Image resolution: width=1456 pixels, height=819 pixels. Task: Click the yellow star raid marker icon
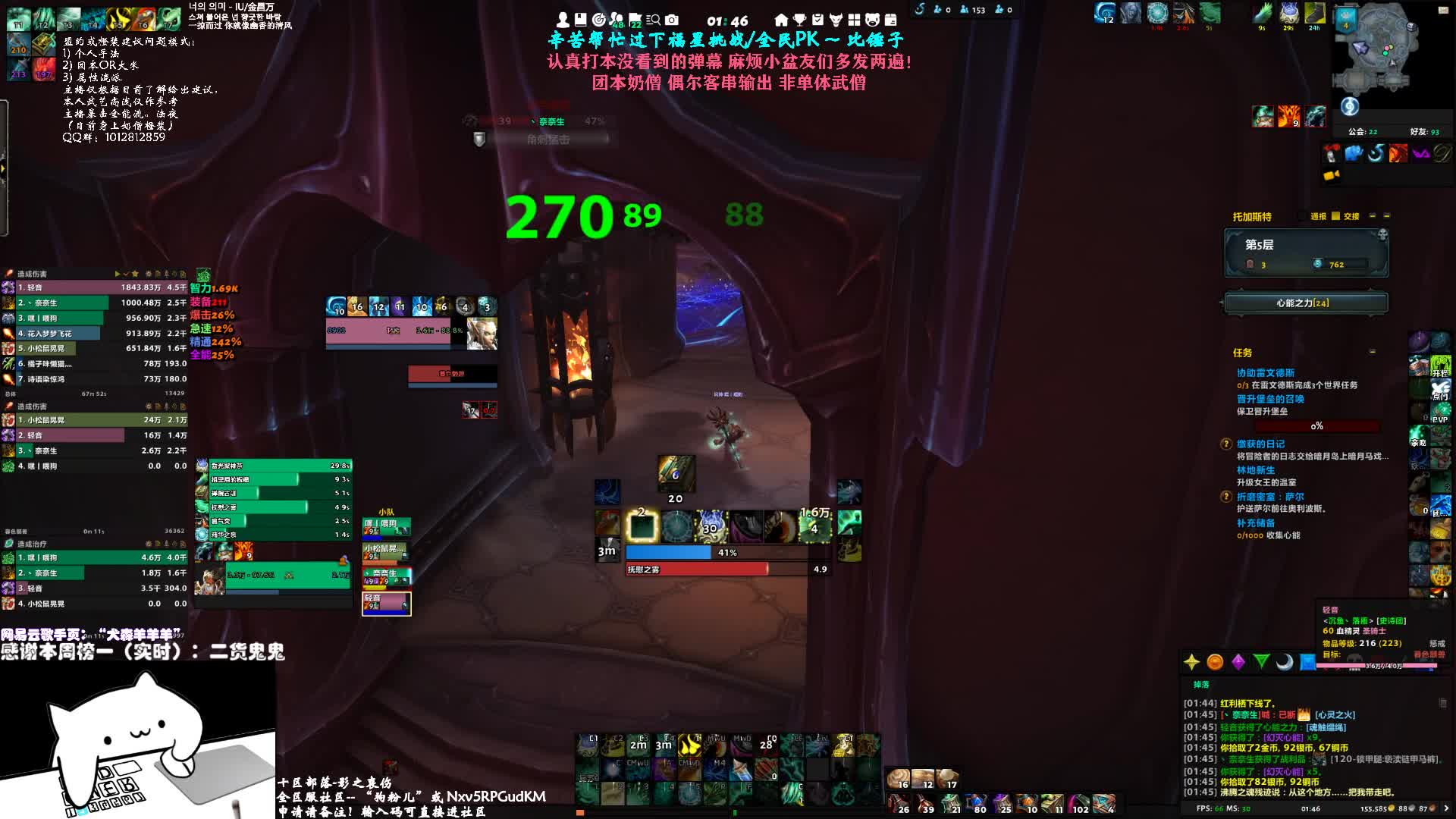1191,662
